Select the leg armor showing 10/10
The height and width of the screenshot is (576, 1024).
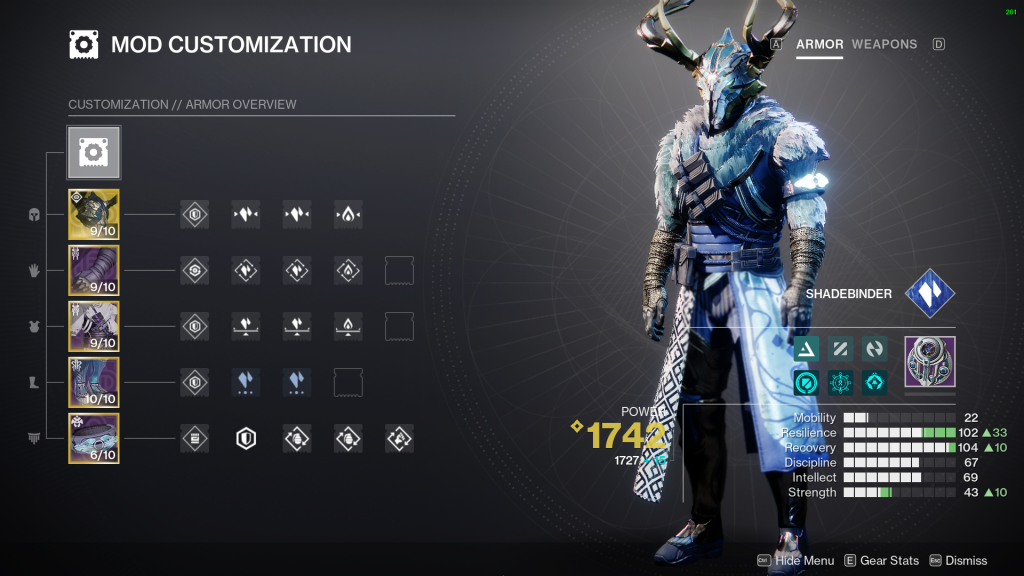[x=94, y=382]
